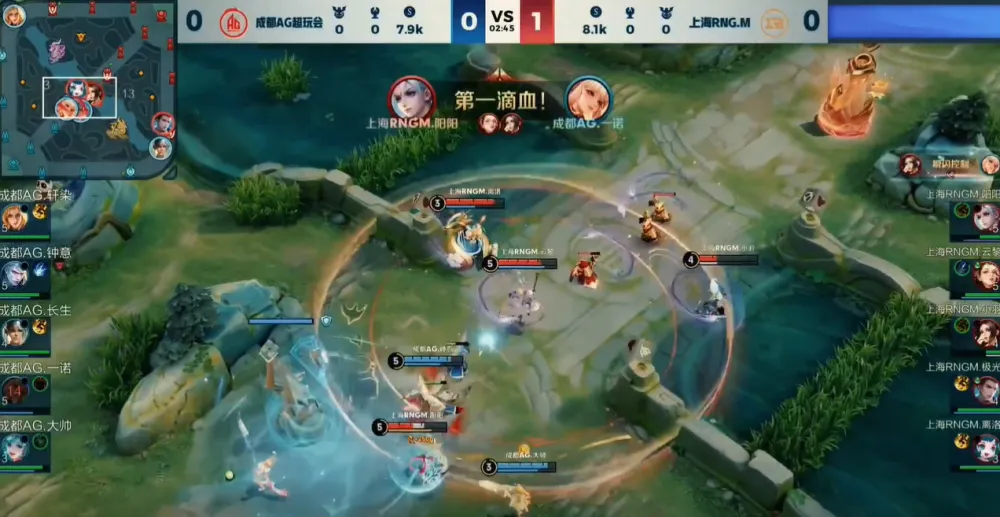Pick 成都AG.一诺's dead hero portrait
This screenshot has height=517, width=1000.
point(14,390)
